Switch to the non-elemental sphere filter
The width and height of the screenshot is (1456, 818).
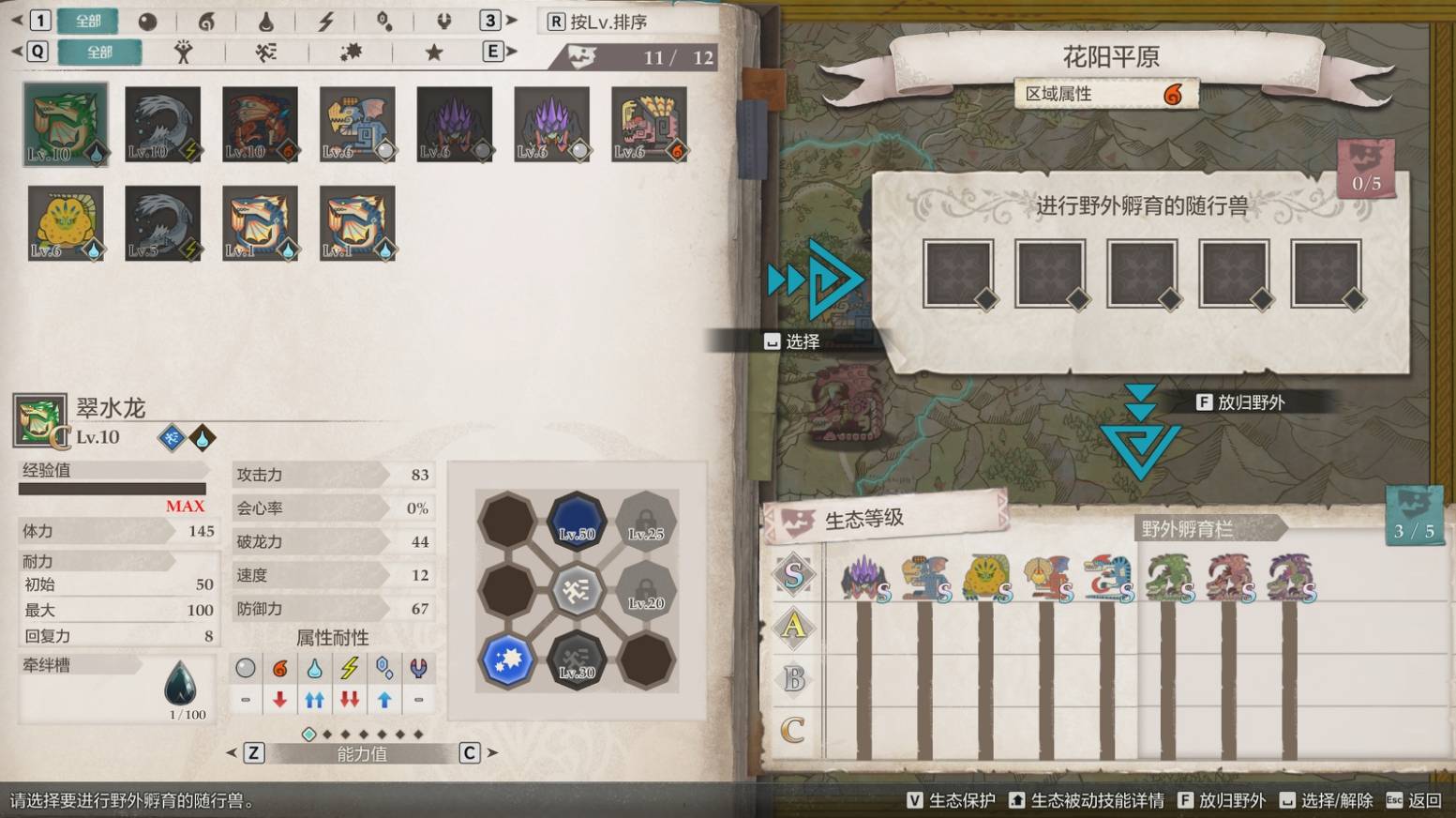click(147, 22)
